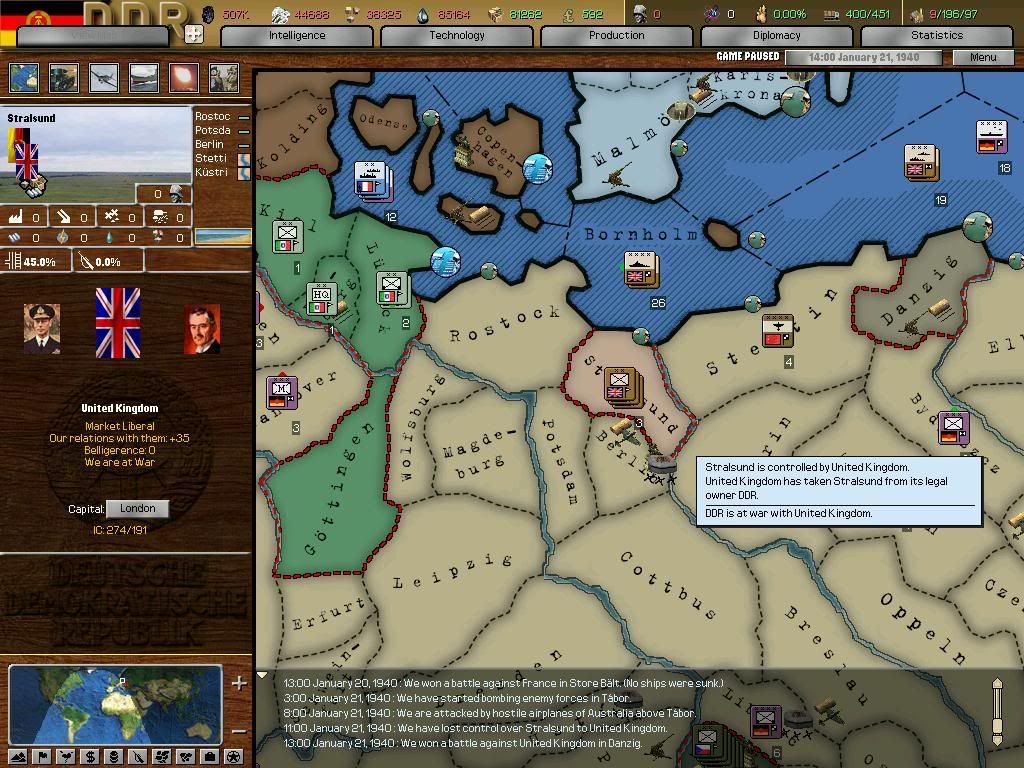This screenshot has height=768, width=1024.
Task: Open the Intelligence screen
Action: tap(297, 36)
